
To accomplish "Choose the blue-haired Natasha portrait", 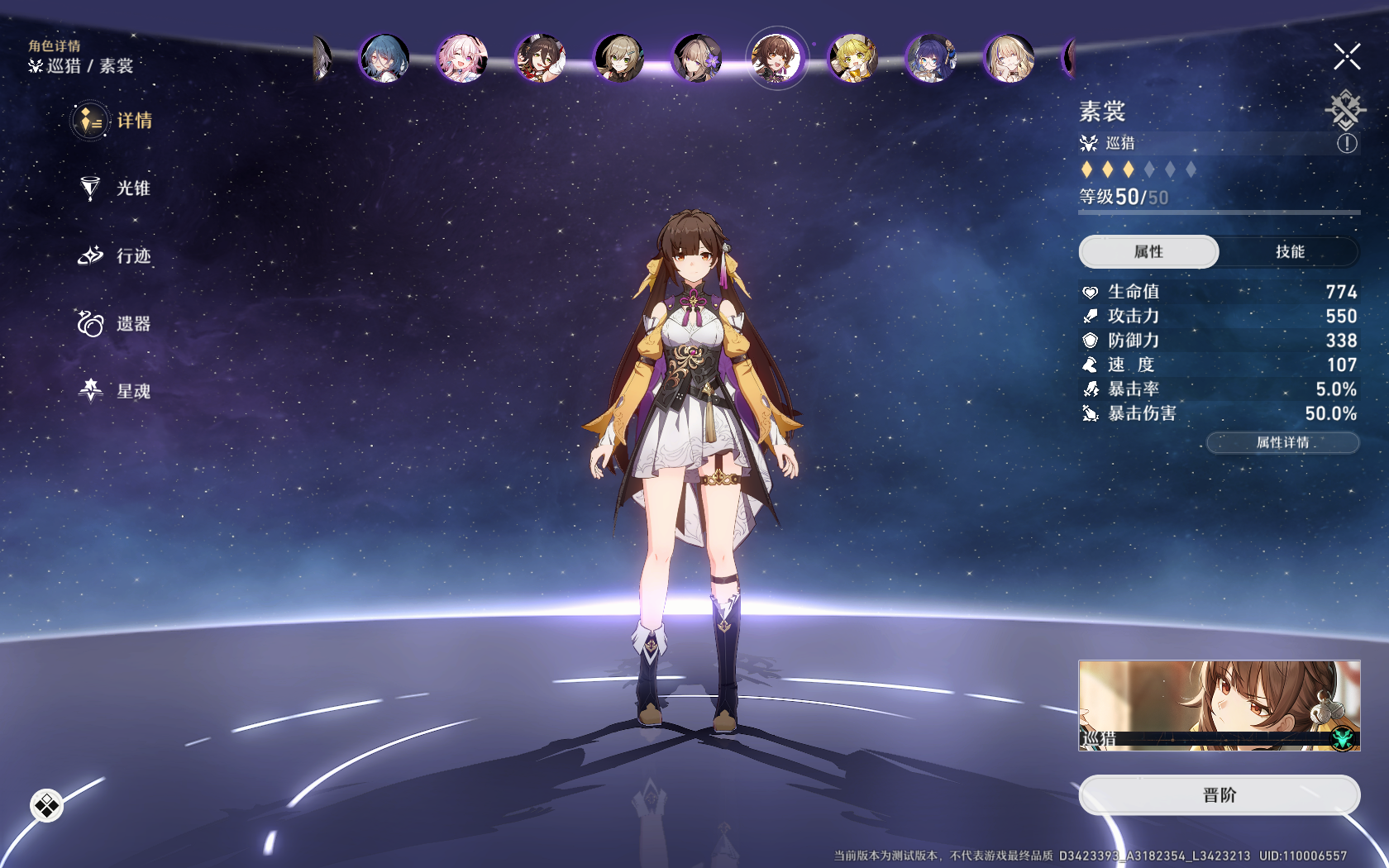I will click(x=384, y=59).
